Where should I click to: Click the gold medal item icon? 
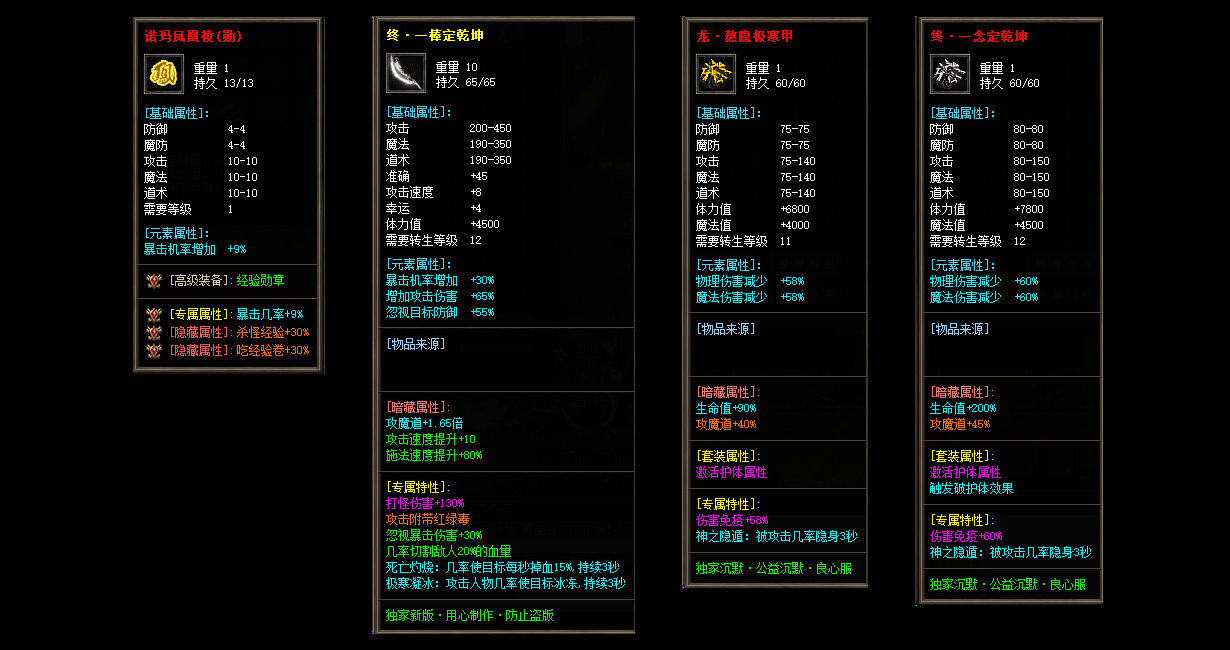click(x=164, y=74)
